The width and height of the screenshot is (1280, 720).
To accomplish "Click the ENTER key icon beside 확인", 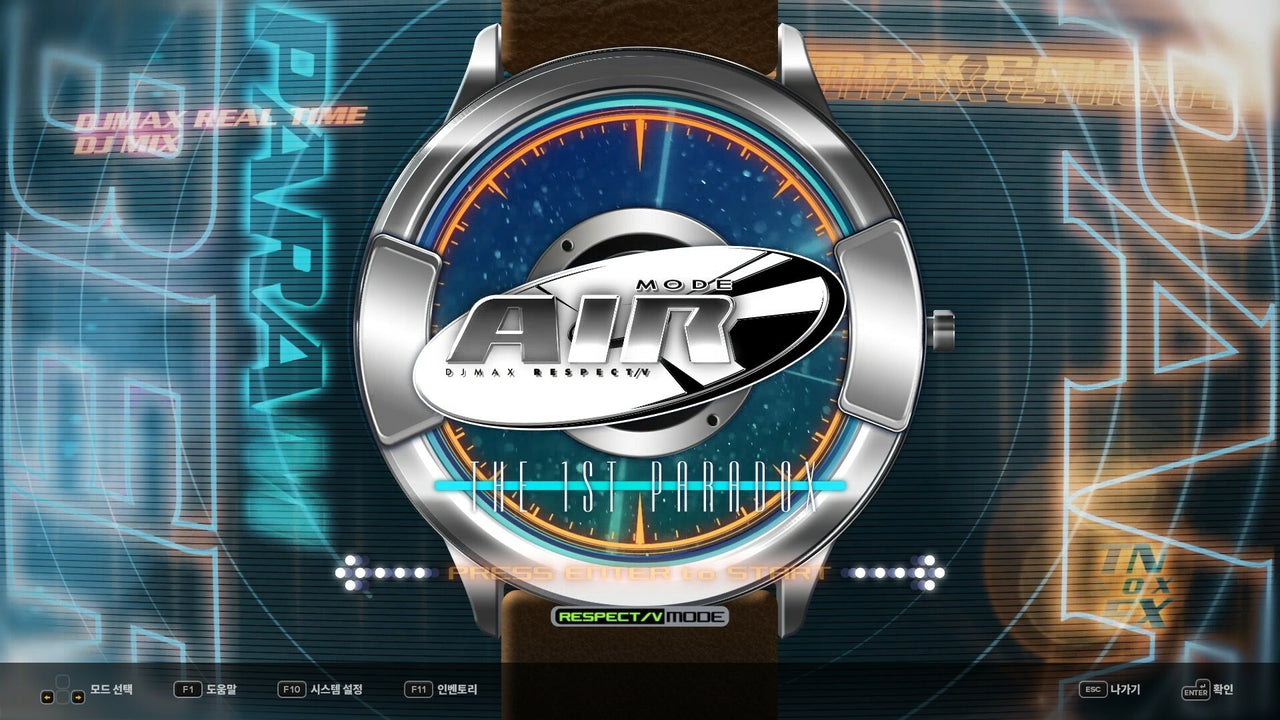I will (x=1197, y=690).
